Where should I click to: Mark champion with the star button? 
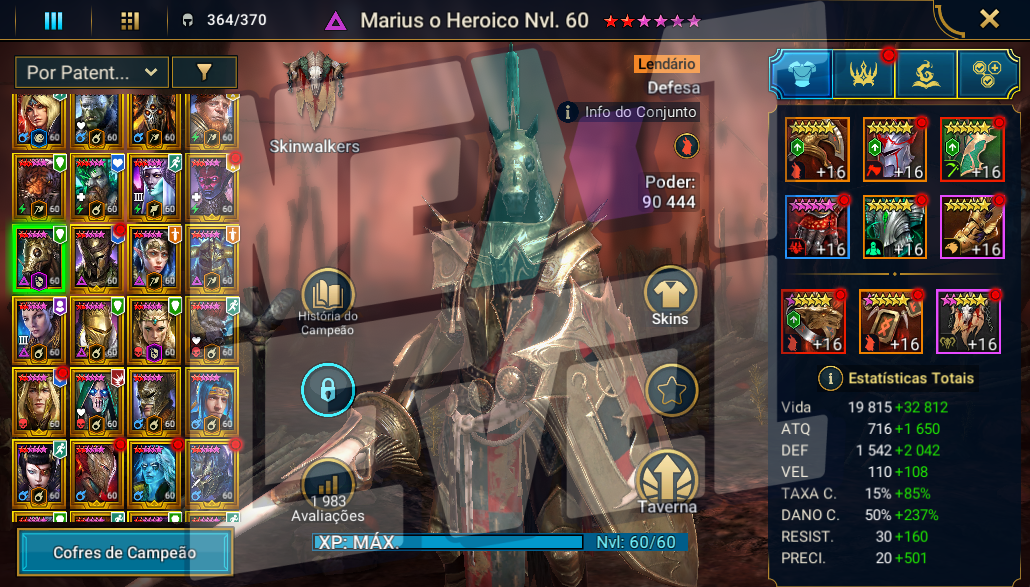coord(671,390)
